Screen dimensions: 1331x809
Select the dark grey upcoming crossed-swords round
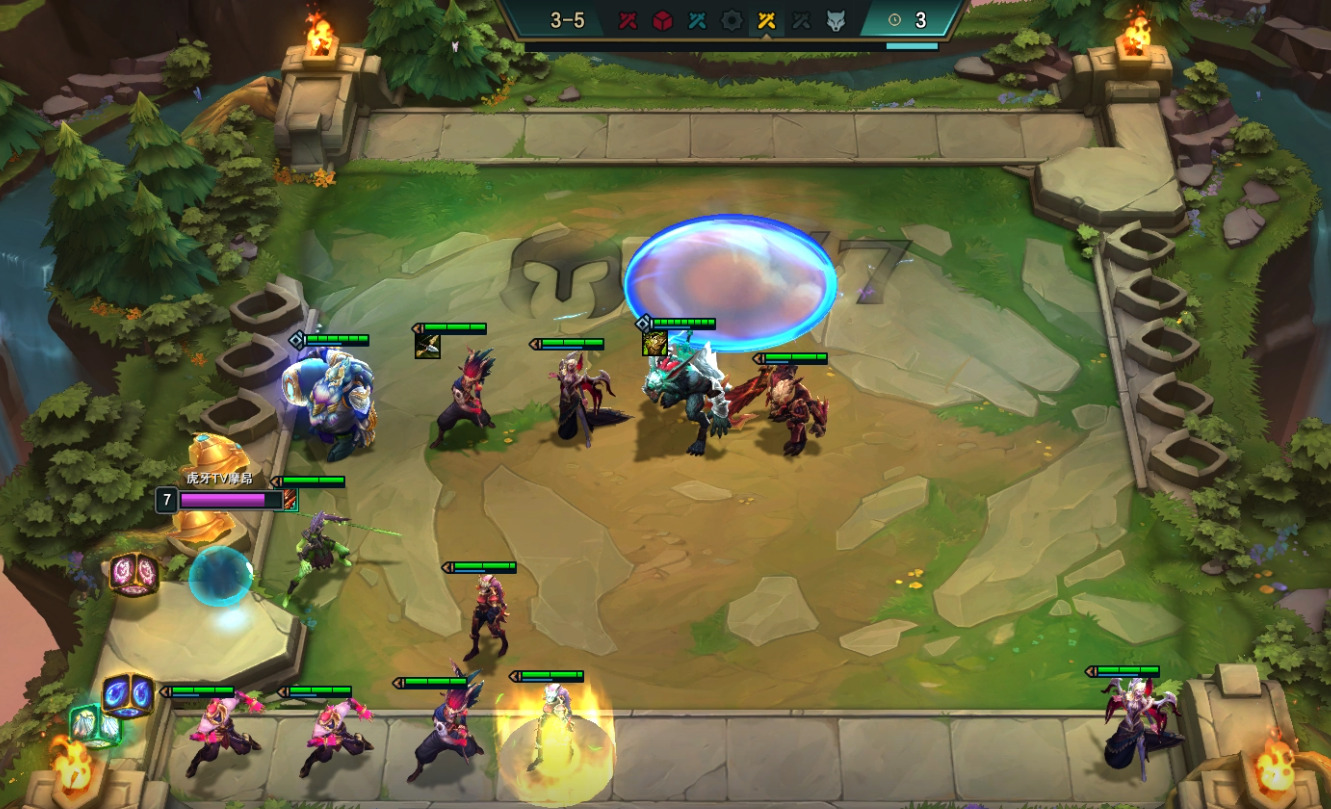pos(801,20)
